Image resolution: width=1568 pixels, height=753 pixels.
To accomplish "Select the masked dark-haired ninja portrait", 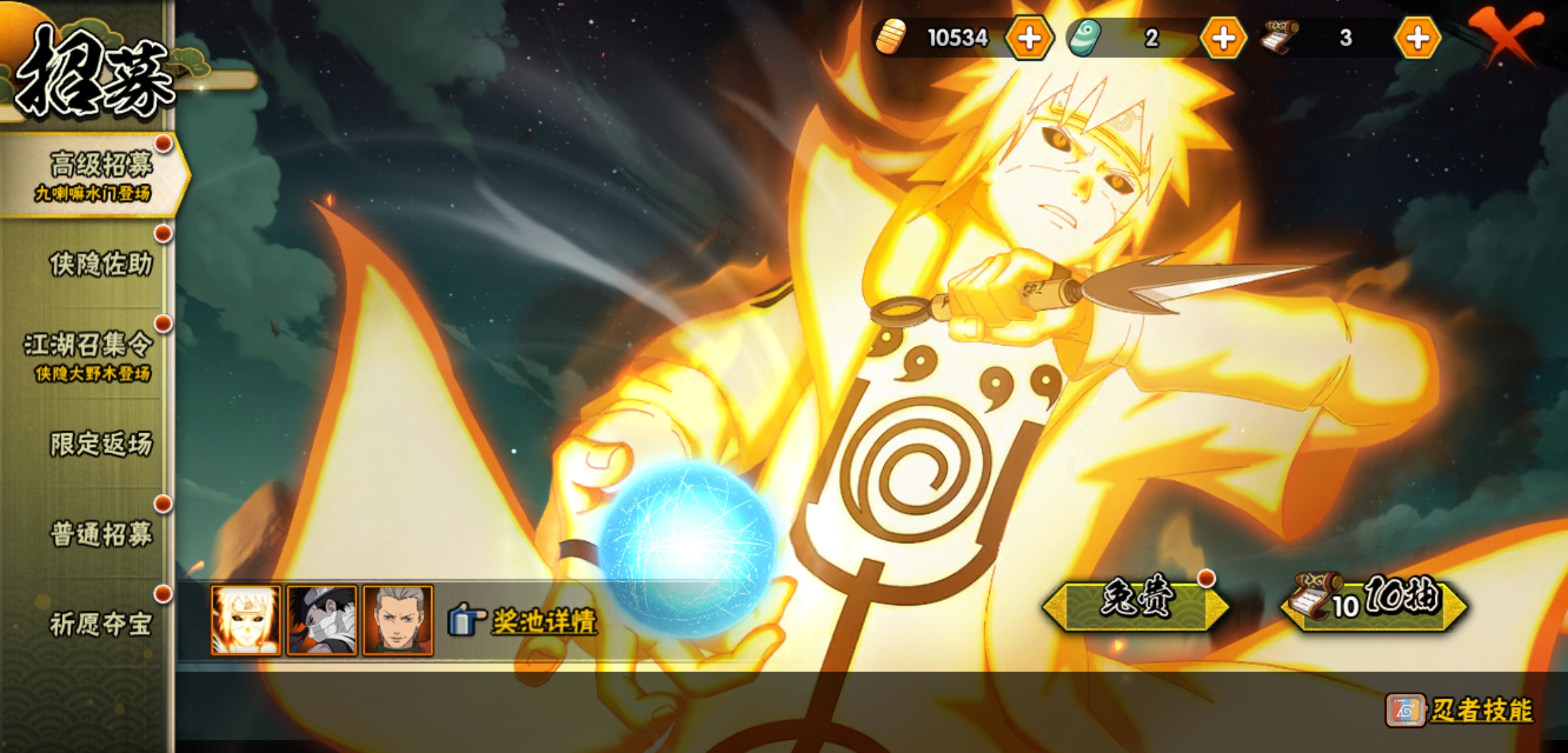I will pyautogui.click(x=322, y=621).
